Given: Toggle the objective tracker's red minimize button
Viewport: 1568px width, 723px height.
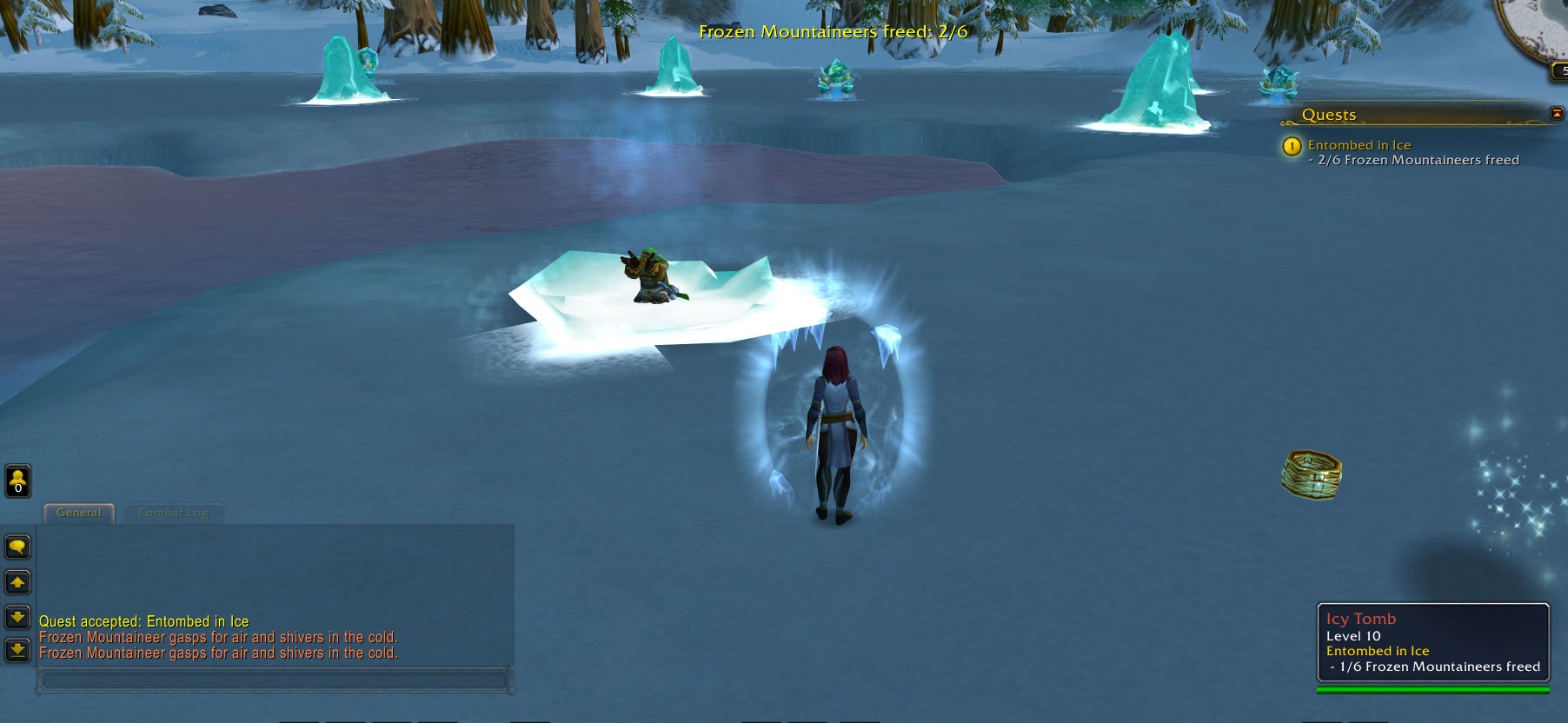Looking at the screenshot, I should (1555, 111).
